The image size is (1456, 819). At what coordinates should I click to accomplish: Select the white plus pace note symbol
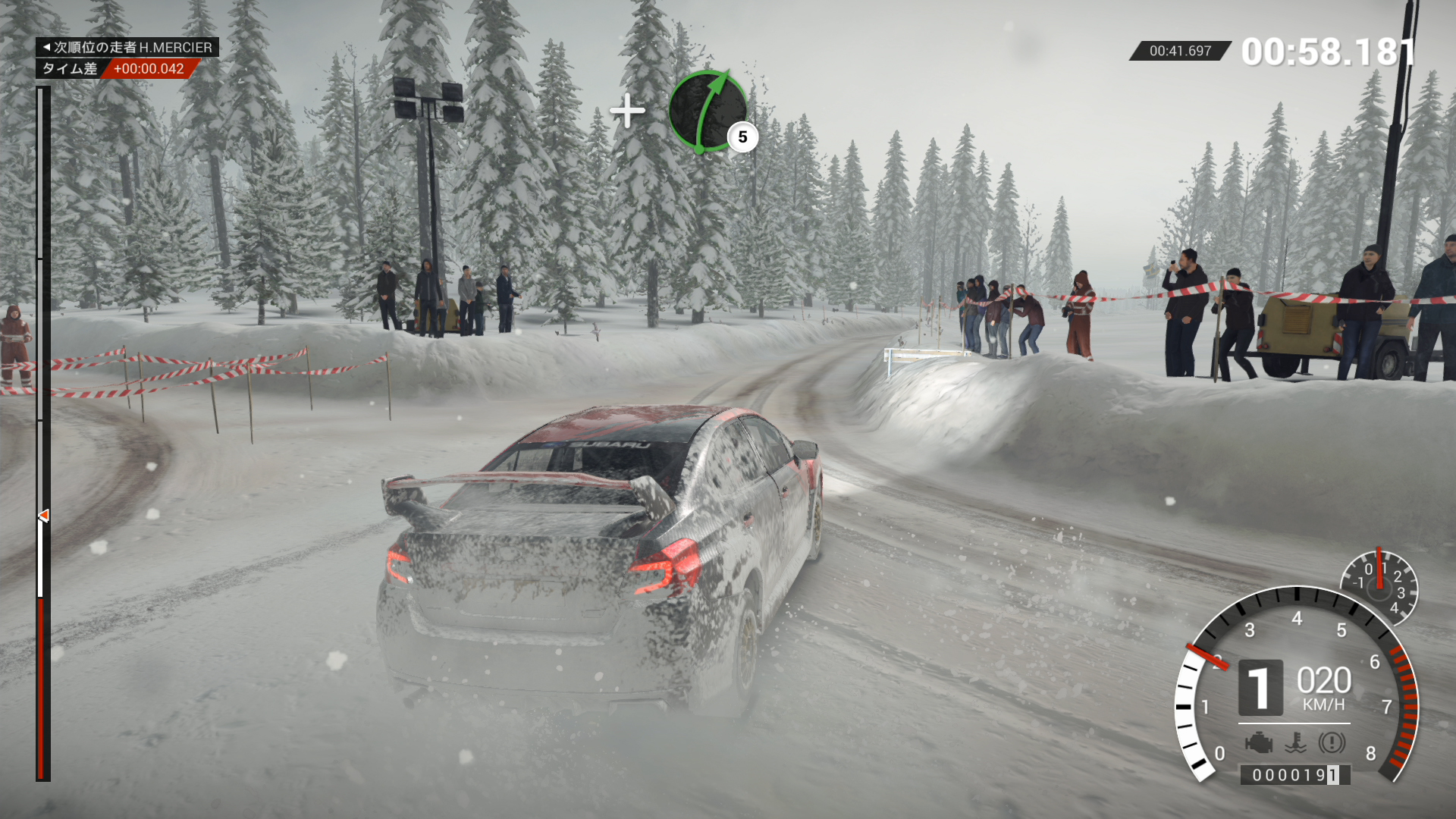(627, 111)
